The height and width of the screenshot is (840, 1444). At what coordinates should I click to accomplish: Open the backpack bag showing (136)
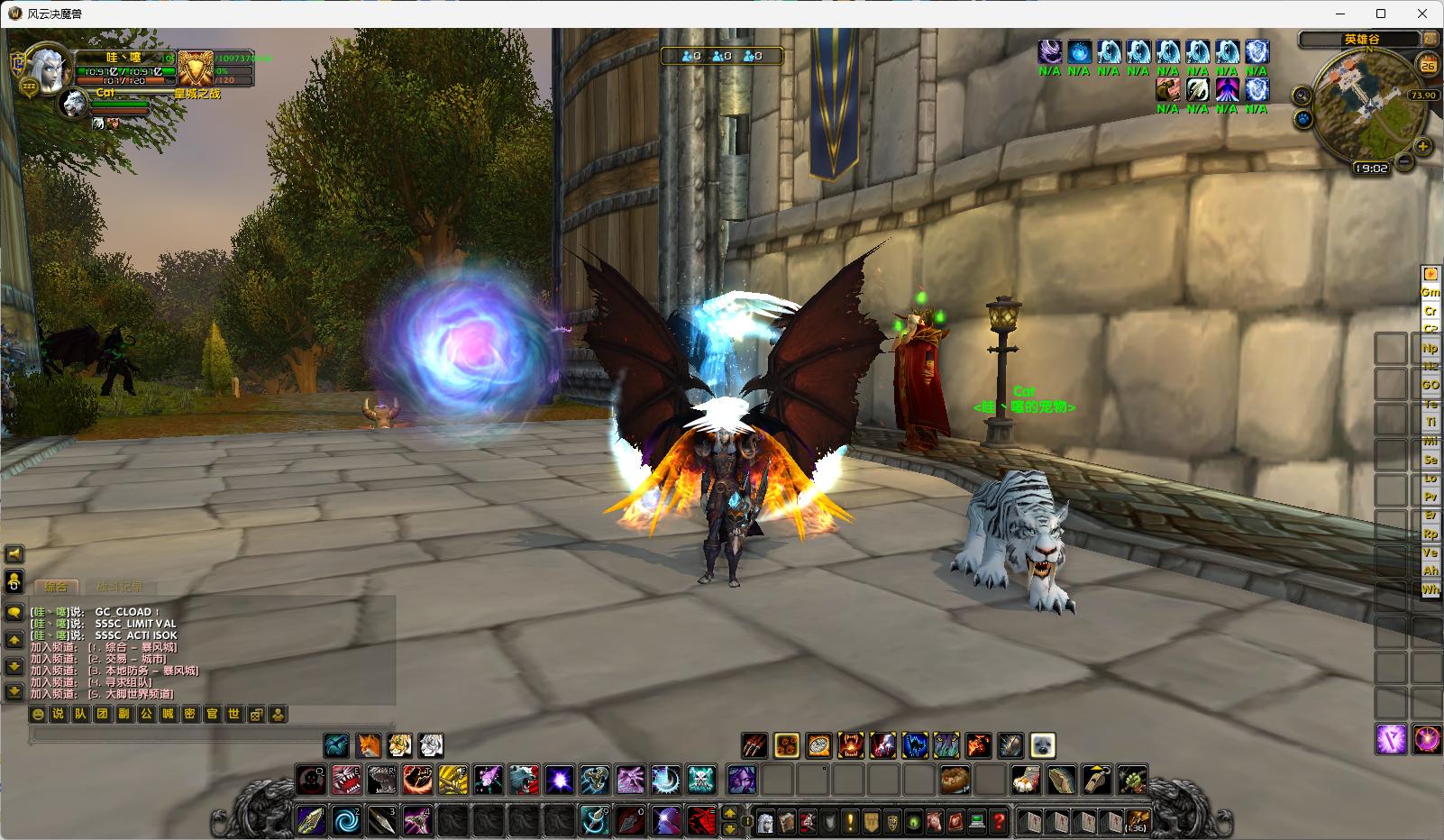pos(1137,821)
